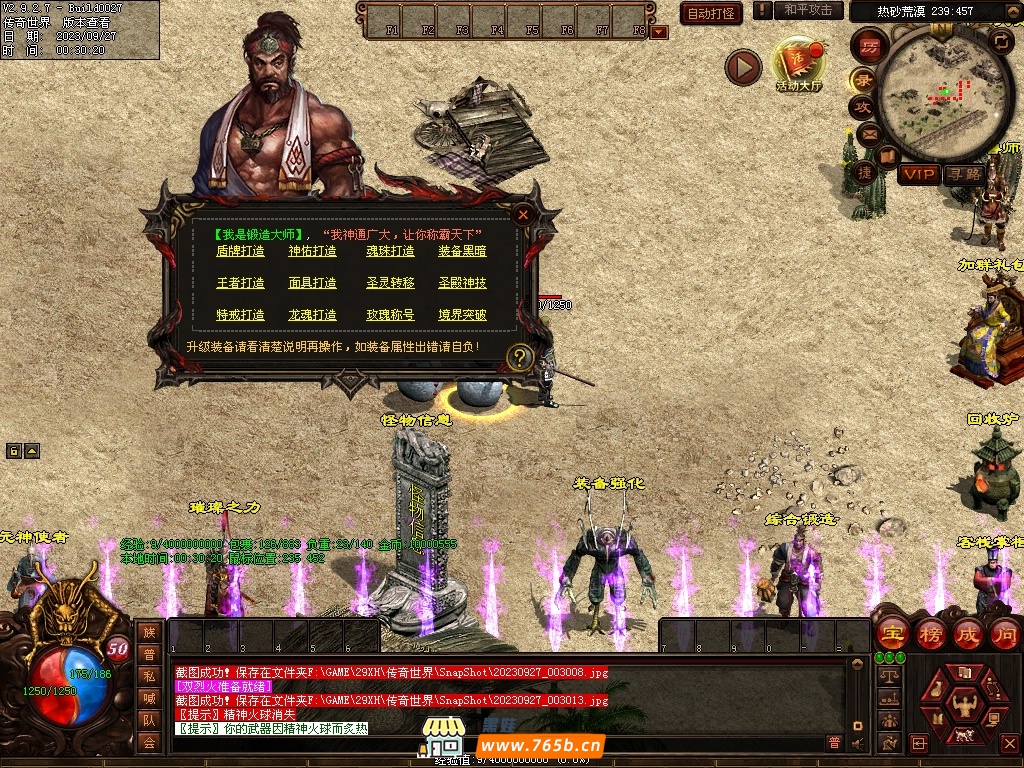Select the 龙魂打造 dragon soul link
The height and width of the screenshot is (768, 1024).
point(313,315)
